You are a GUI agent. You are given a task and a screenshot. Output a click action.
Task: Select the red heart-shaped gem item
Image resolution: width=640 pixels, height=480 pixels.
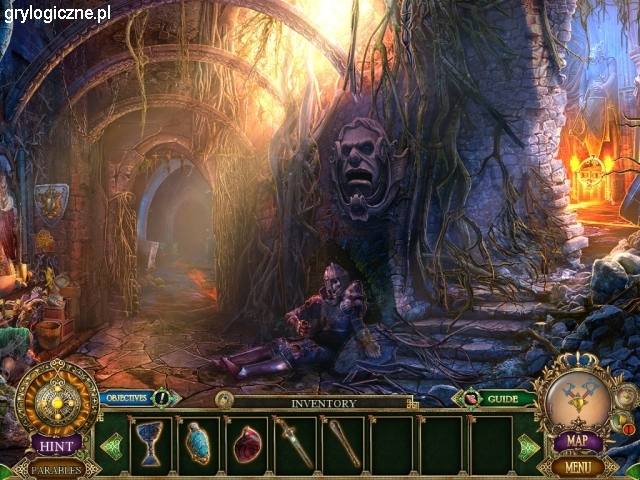247,443
